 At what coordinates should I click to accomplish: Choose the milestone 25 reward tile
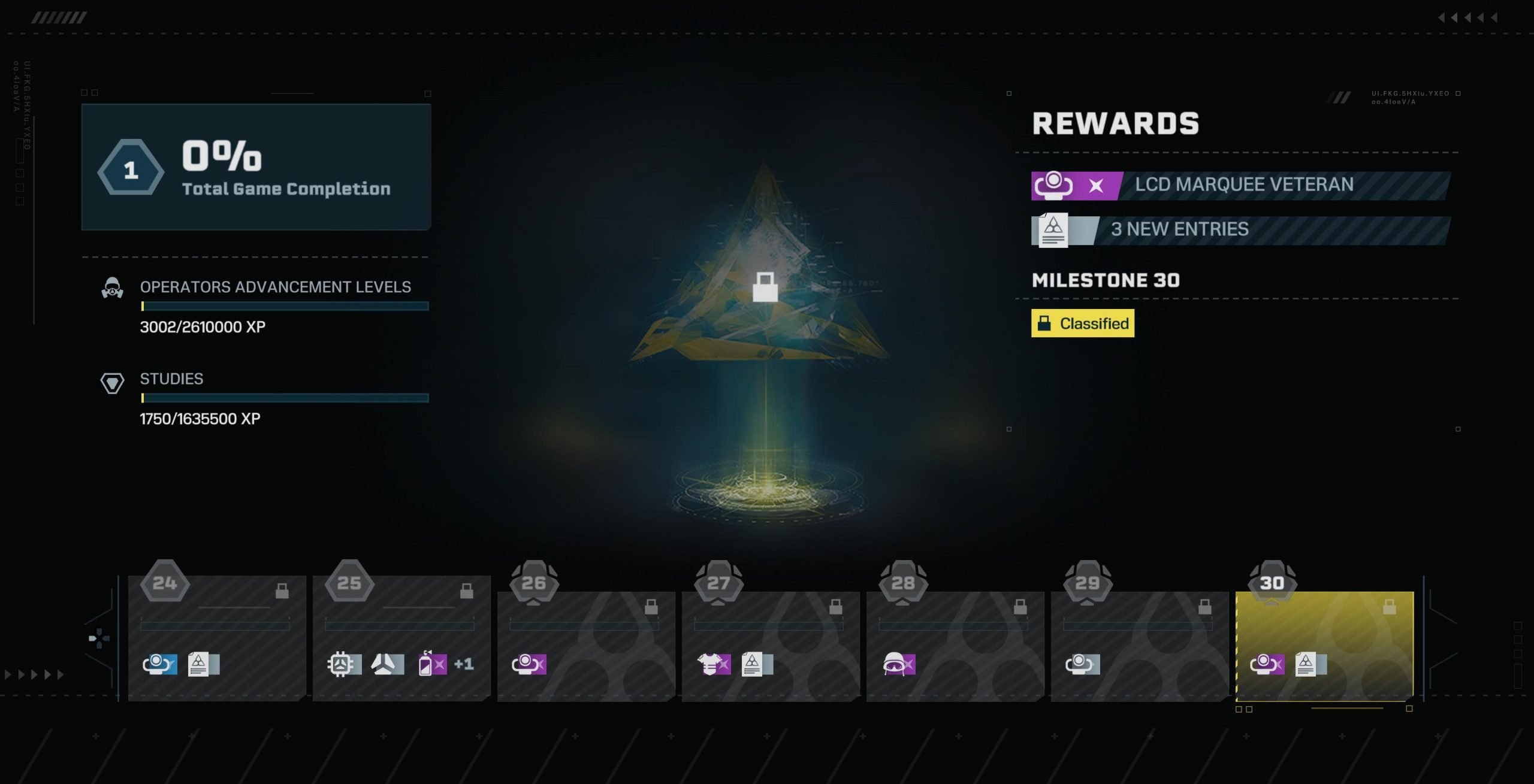401,638
